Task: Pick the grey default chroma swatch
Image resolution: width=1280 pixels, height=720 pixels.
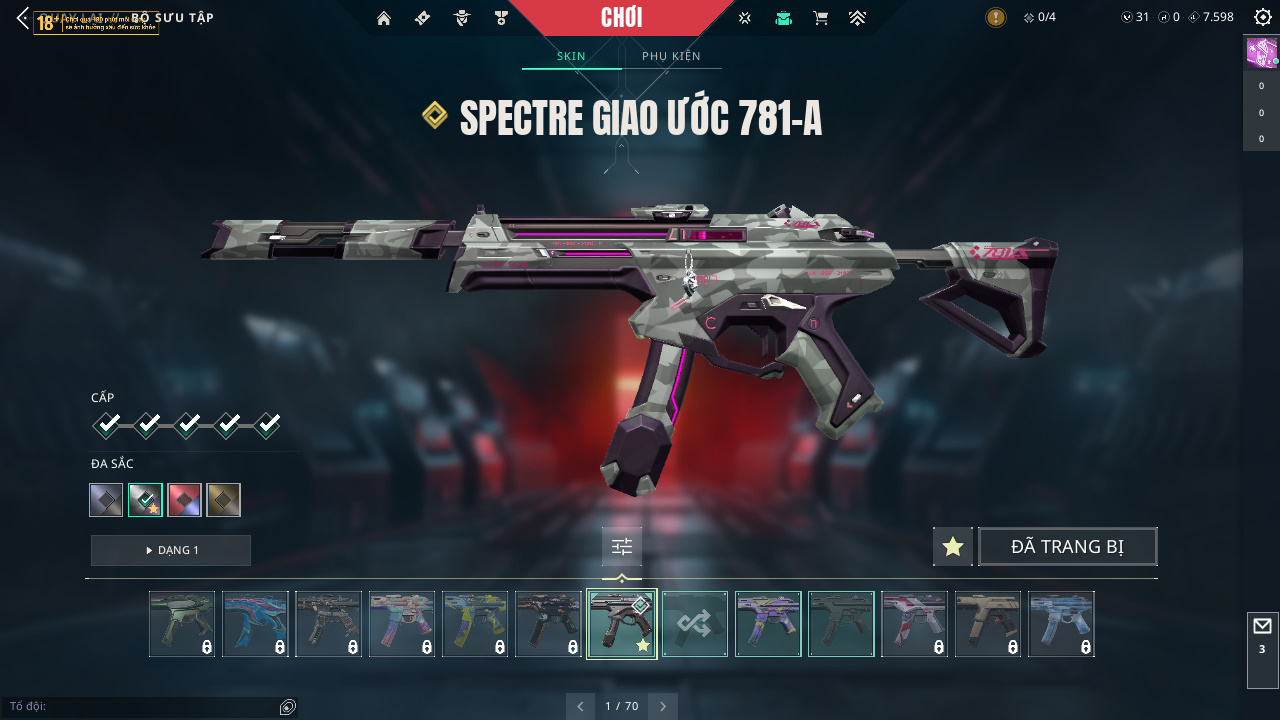Action: 106,500
